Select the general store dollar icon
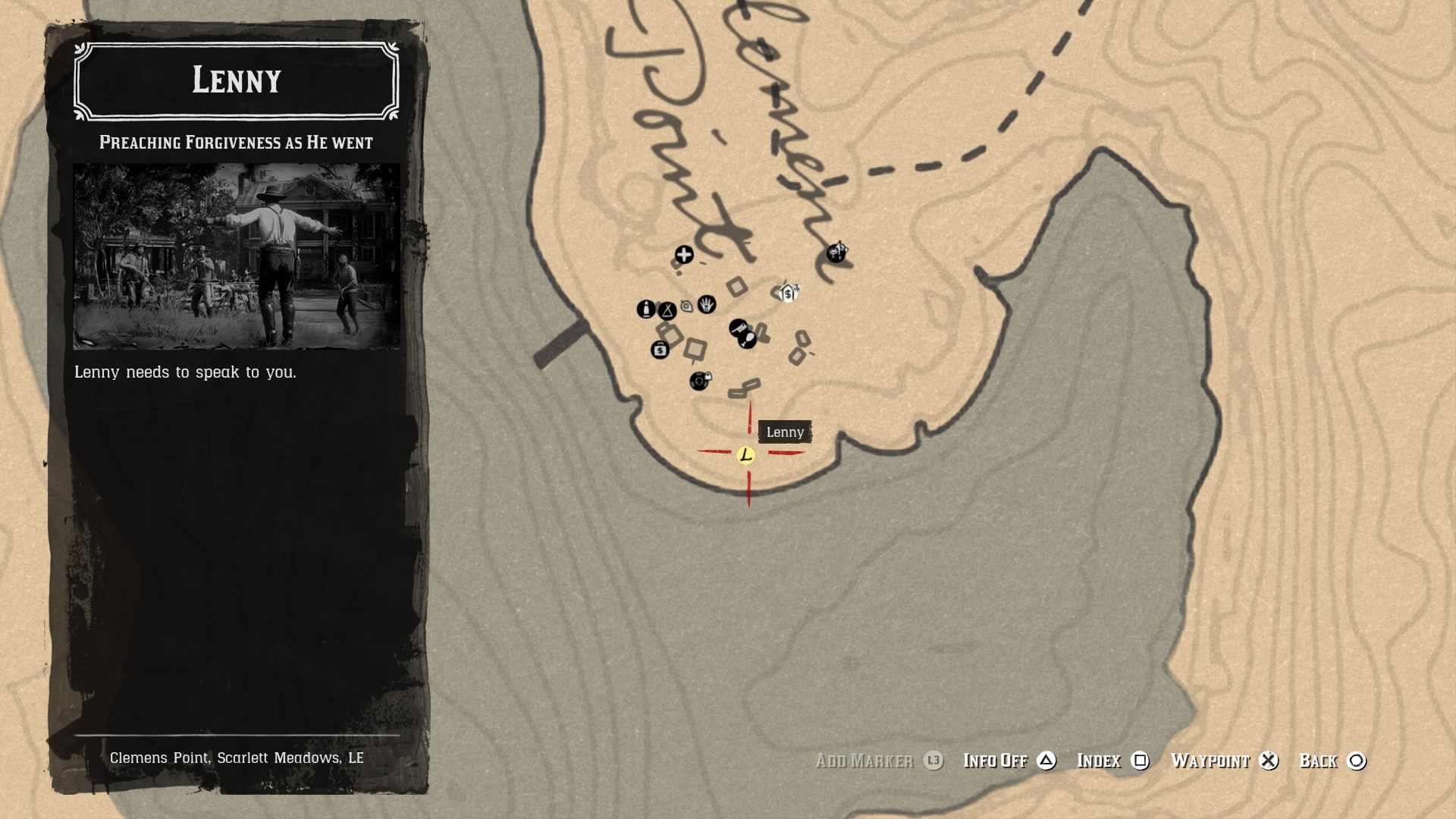The image size is (1456, 819). [x=787, y=292]
